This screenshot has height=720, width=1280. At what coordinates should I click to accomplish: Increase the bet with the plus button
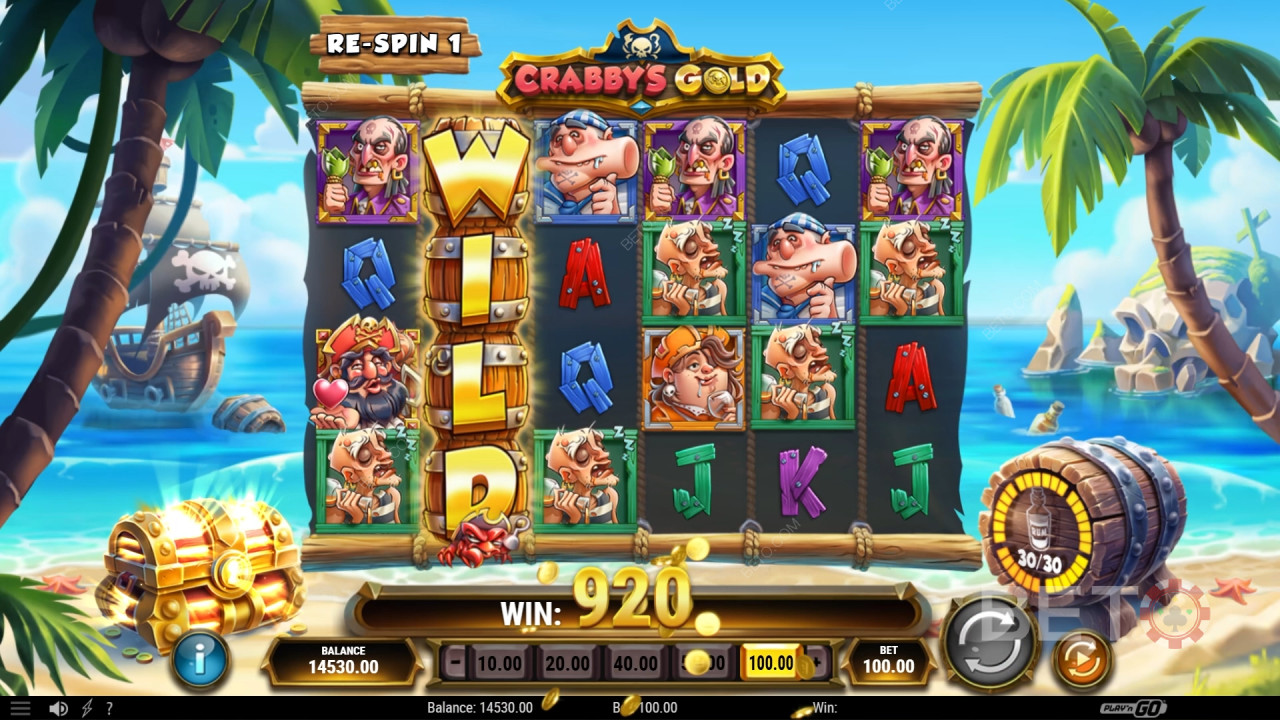coord(817,663)
